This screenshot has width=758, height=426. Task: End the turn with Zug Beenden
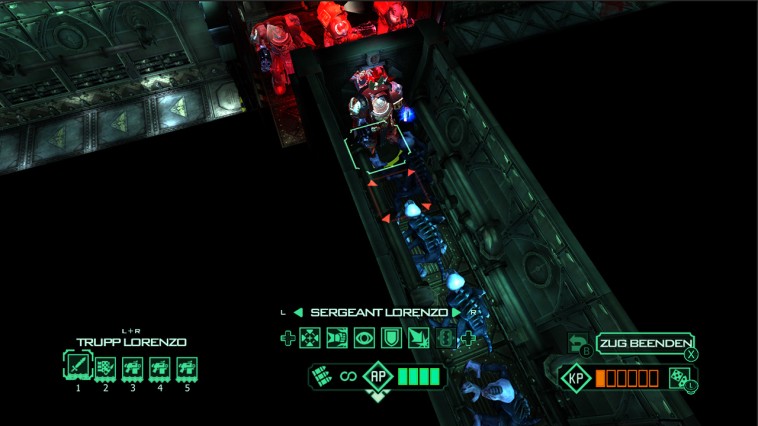[x=645, y=344]
